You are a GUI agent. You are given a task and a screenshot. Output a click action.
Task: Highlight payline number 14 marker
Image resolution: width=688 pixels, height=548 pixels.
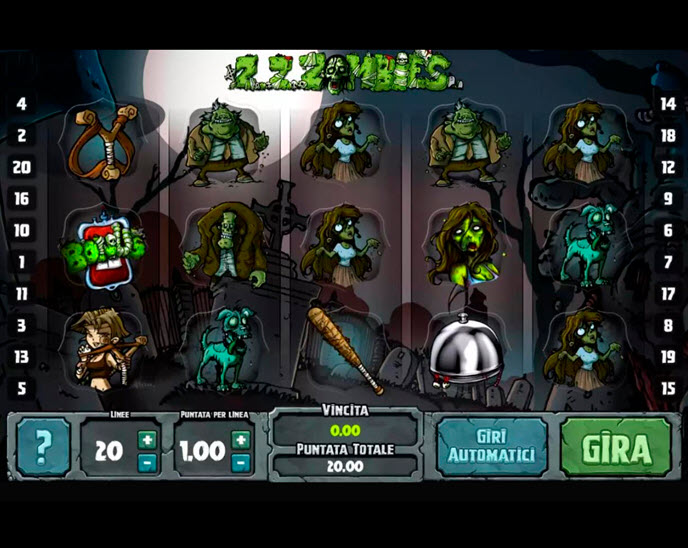pos(668,104)
